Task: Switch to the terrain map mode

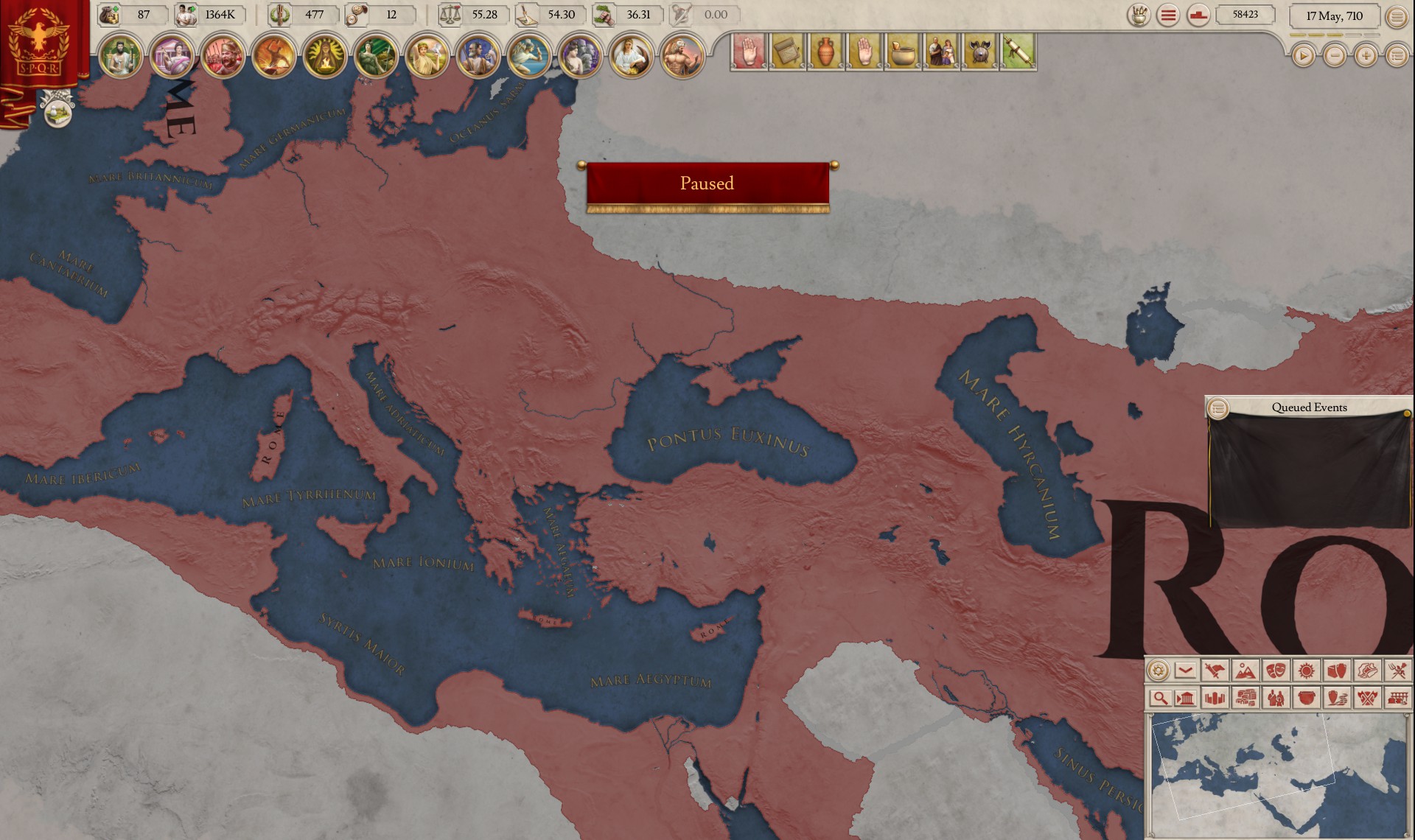Action: (1244, 671)
